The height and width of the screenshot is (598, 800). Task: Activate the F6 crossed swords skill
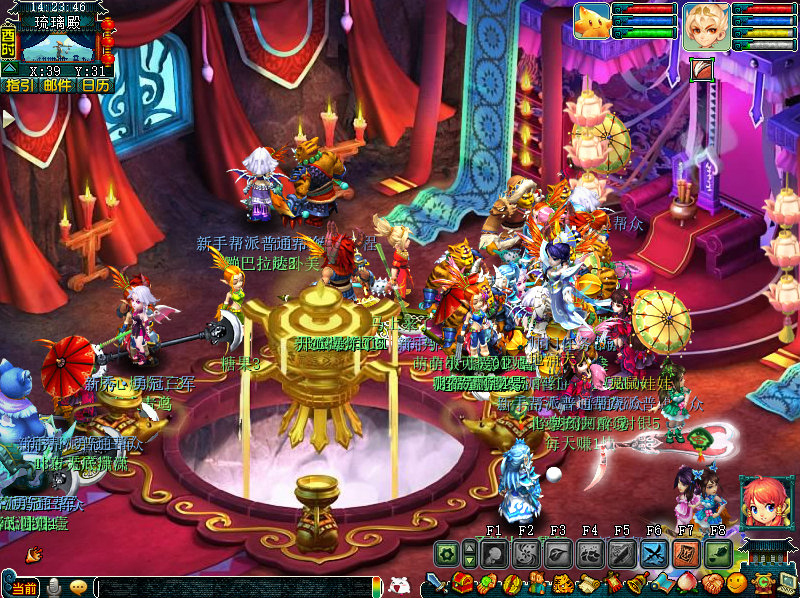click(654, 554)
